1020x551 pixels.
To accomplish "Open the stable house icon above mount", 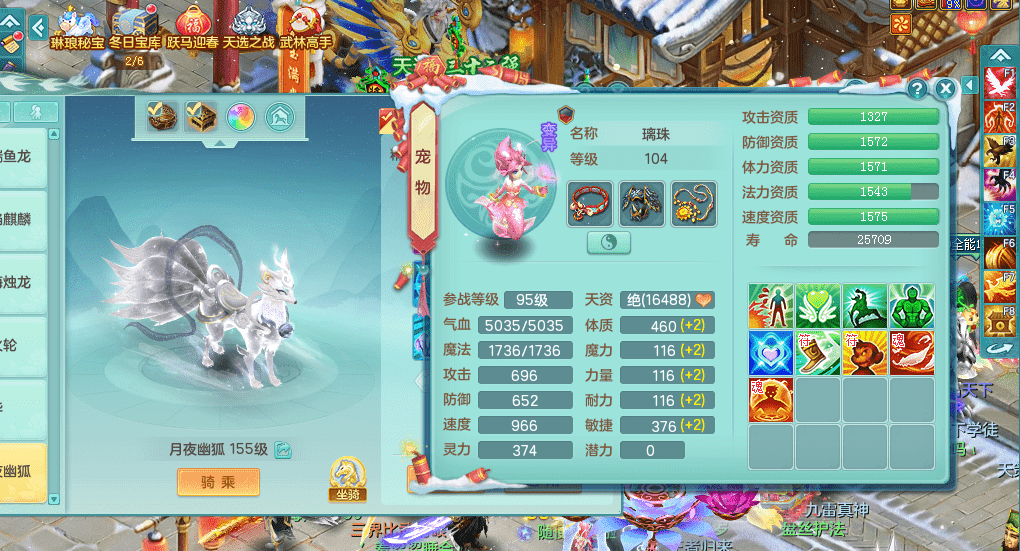I will [x=279, y=117].
